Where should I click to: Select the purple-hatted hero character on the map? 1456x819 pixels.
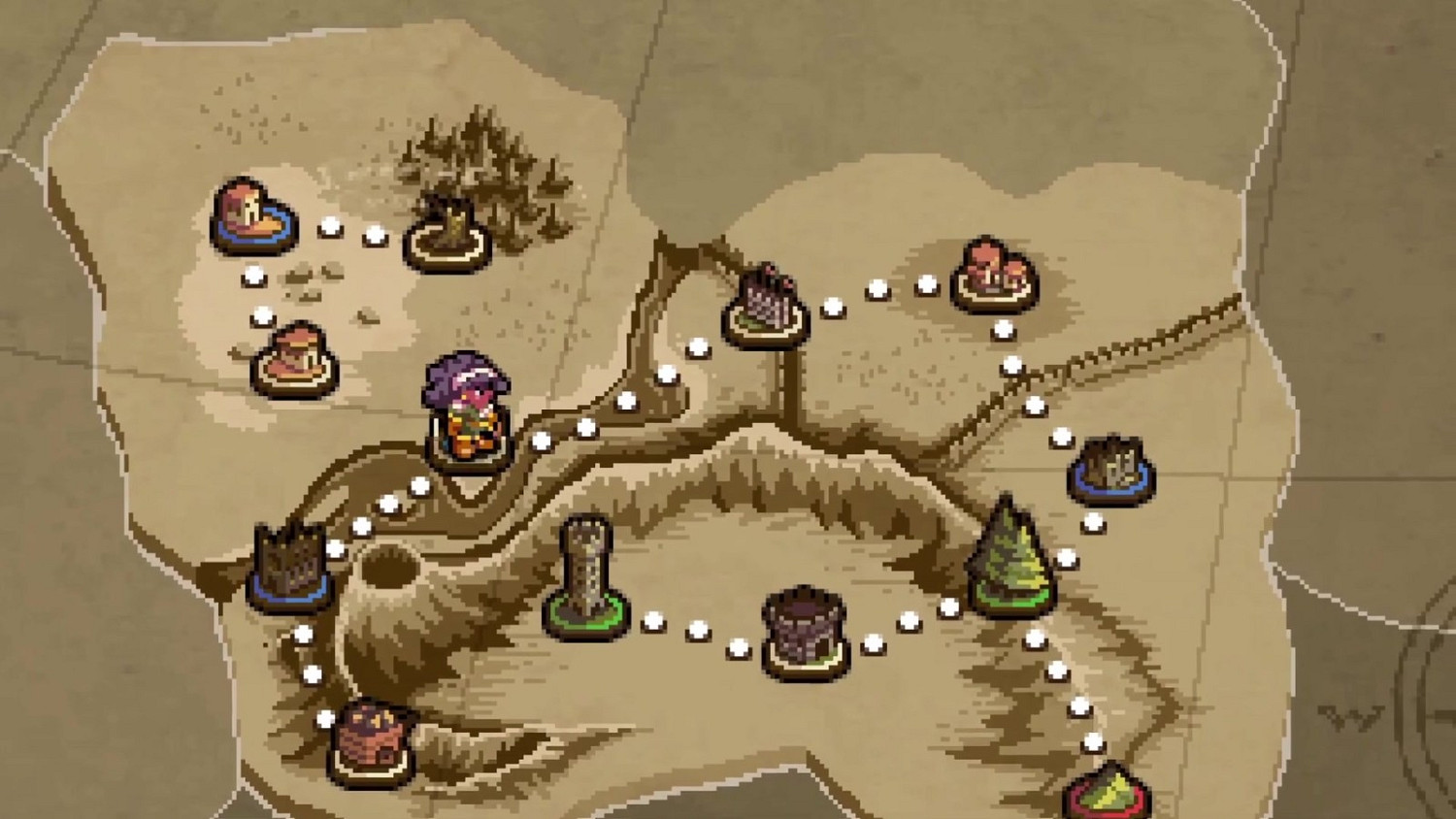[x=466, y=408]
